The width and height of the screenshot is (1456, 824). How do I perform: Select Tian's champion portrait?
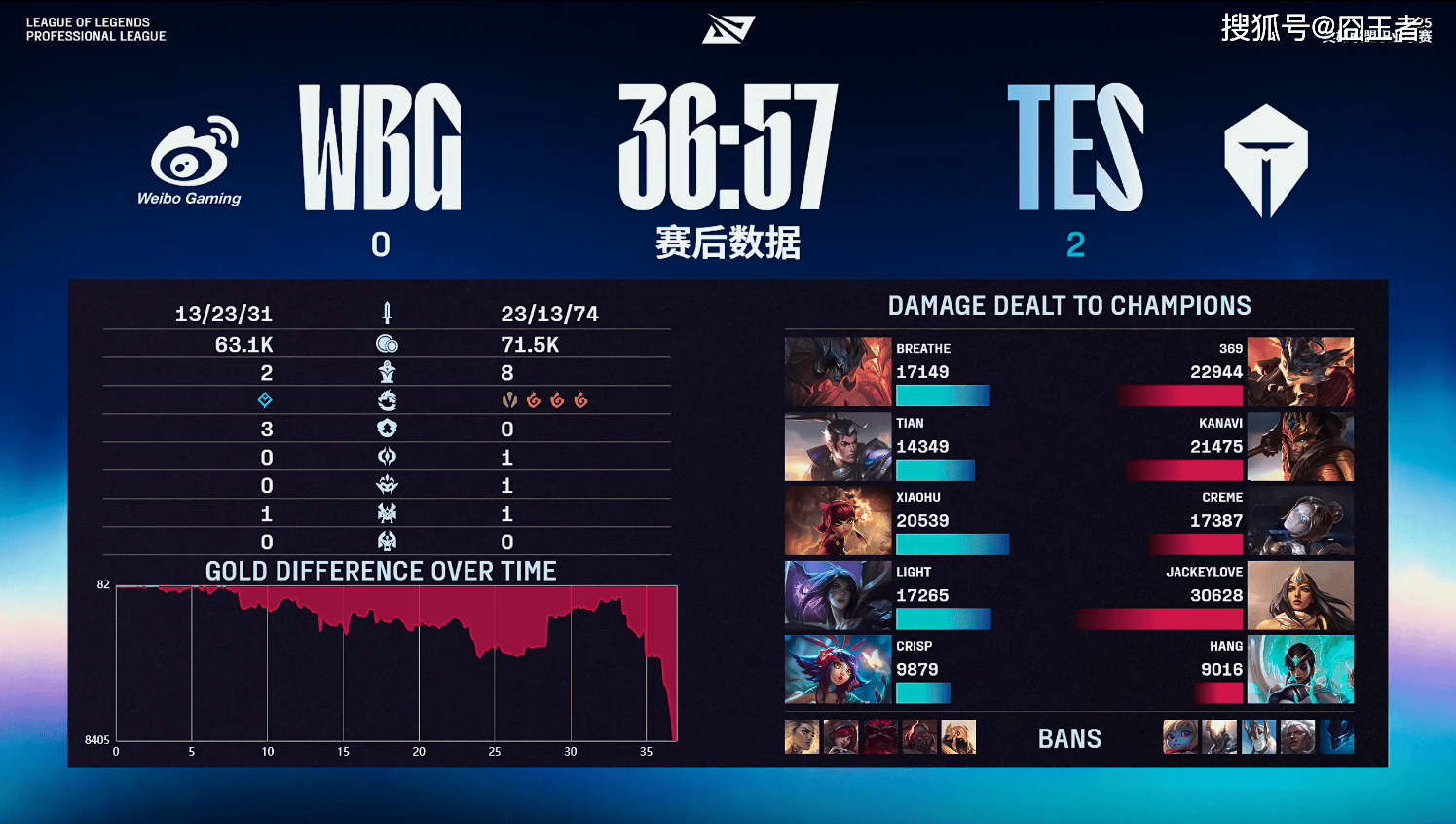[838, 446]
